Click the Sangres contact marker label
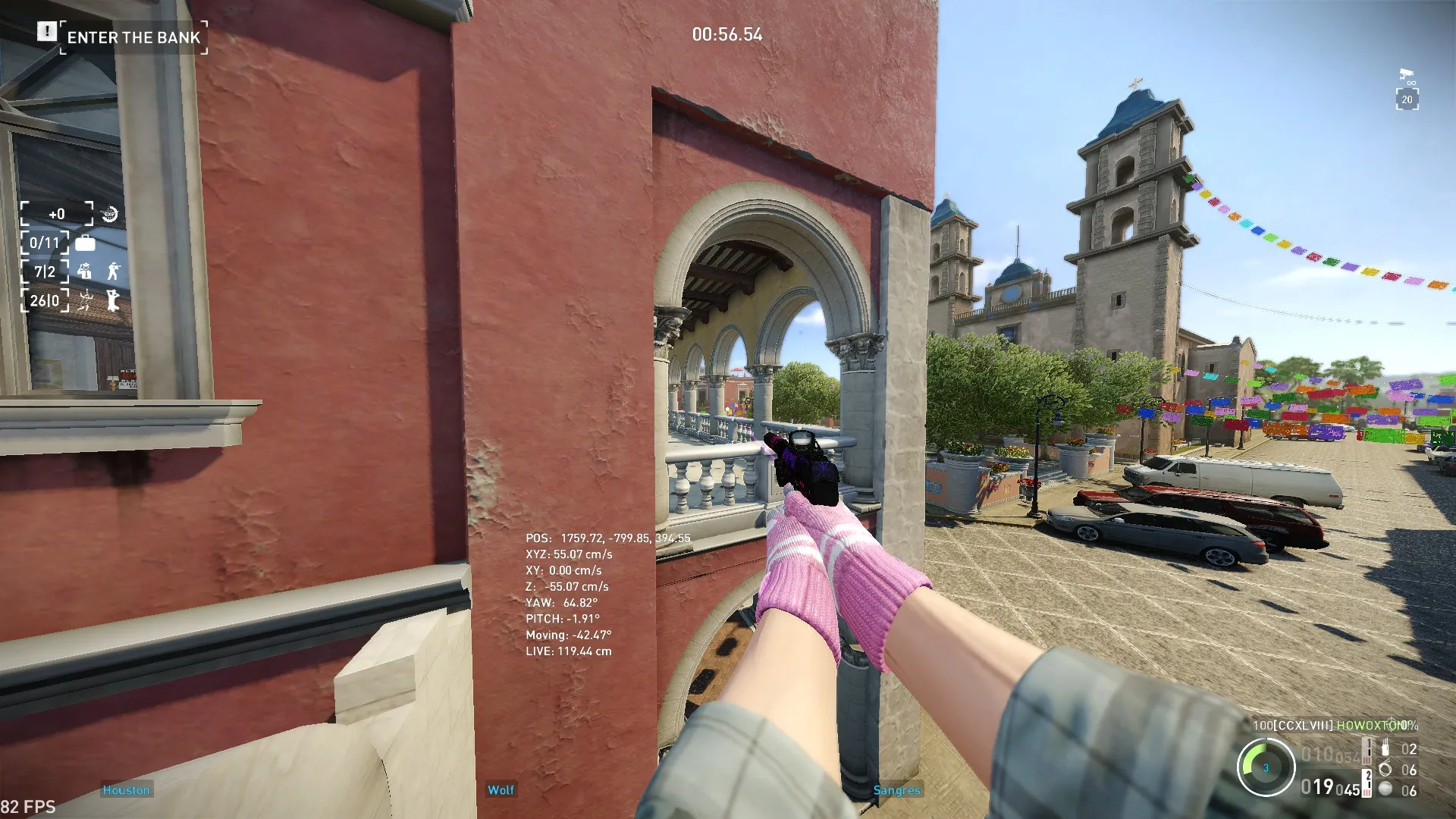Viewport: 1456px width, 819px height. (897, 791)
